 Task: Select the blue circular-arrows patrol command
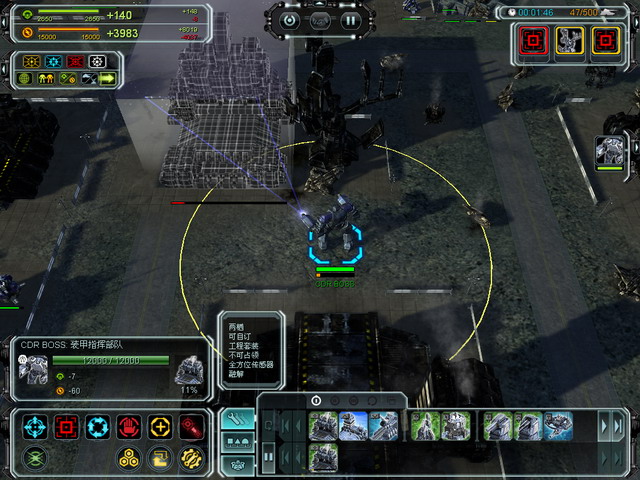click(98, 428)
